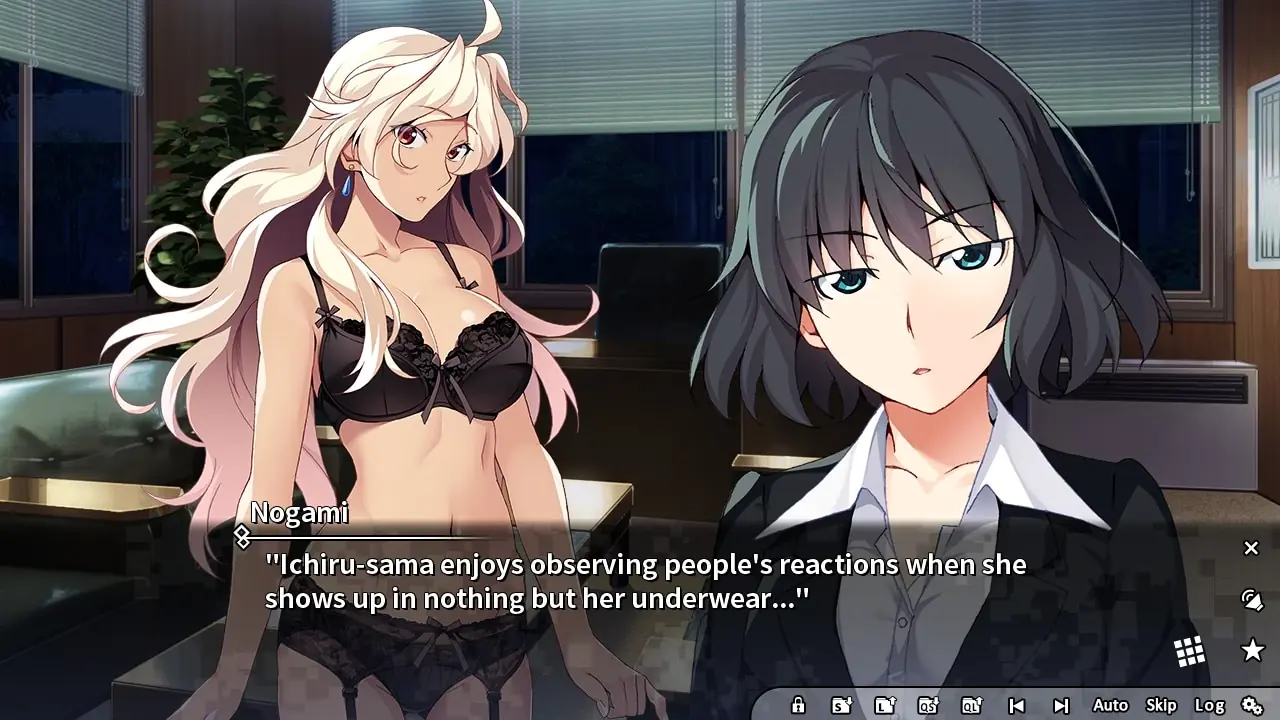Open the Load screen
This screenshot has width=1280, height=720.
(885, 705)
